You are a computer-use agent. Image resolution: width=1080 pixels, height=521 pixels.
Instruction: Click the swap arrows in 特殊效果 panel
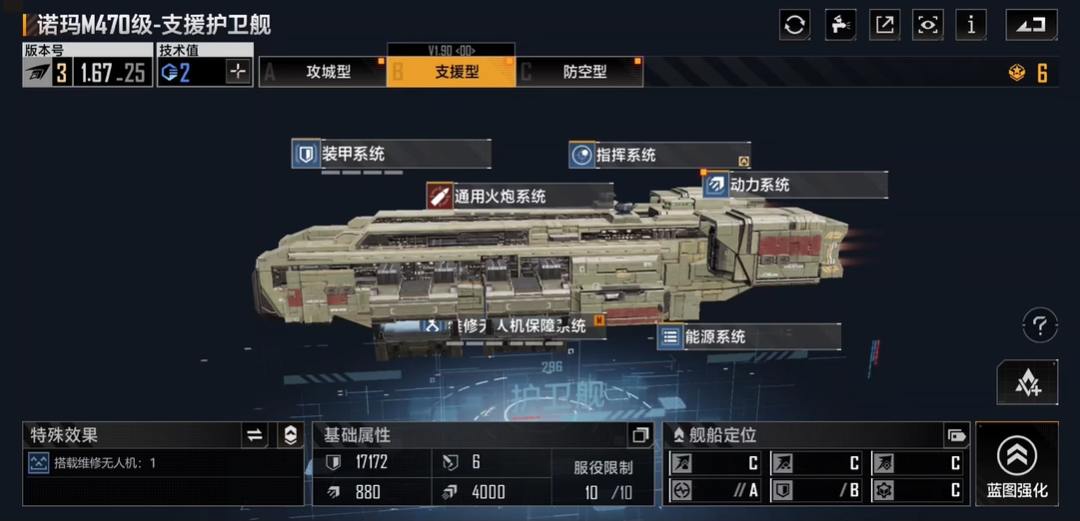pyautogui.click(x=255, y=435)
